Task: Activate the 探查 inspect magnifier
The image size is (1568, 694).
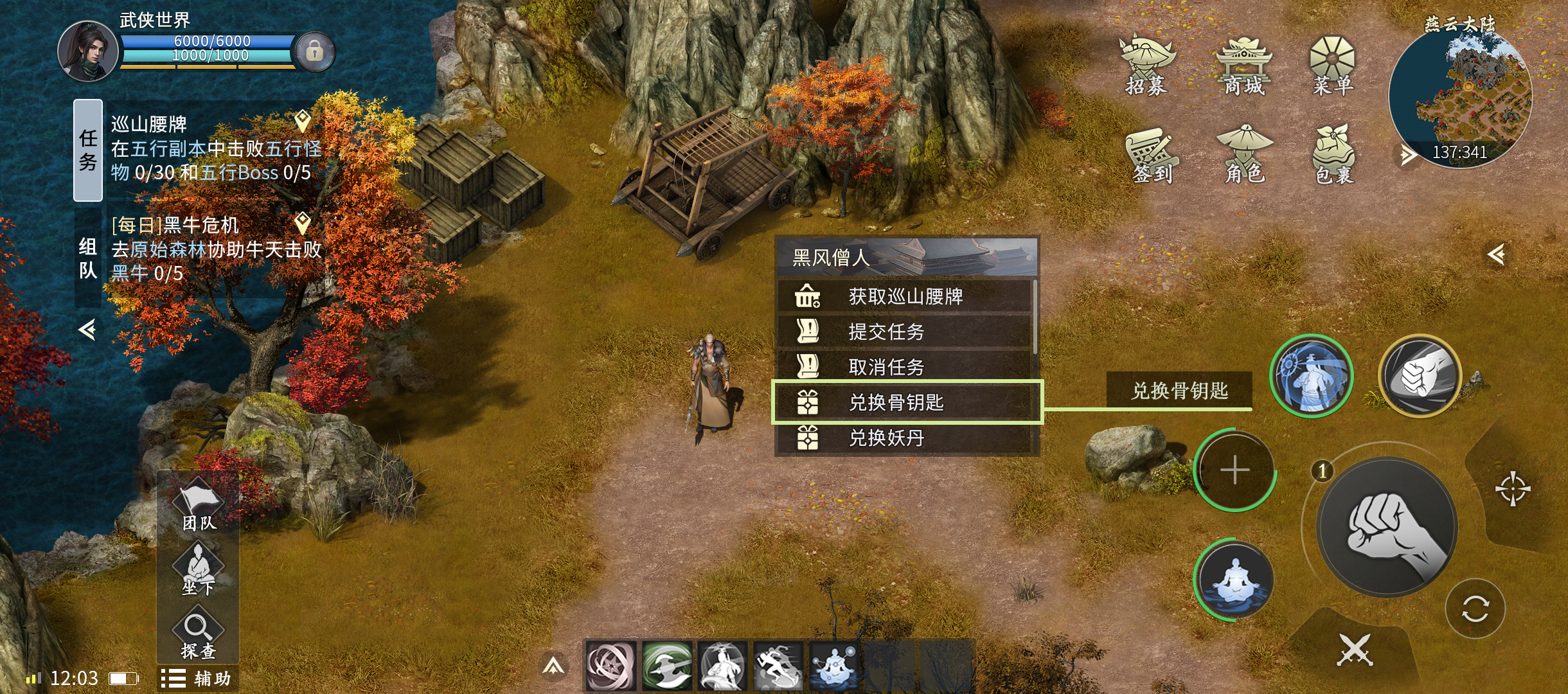Action: point(198,636)
